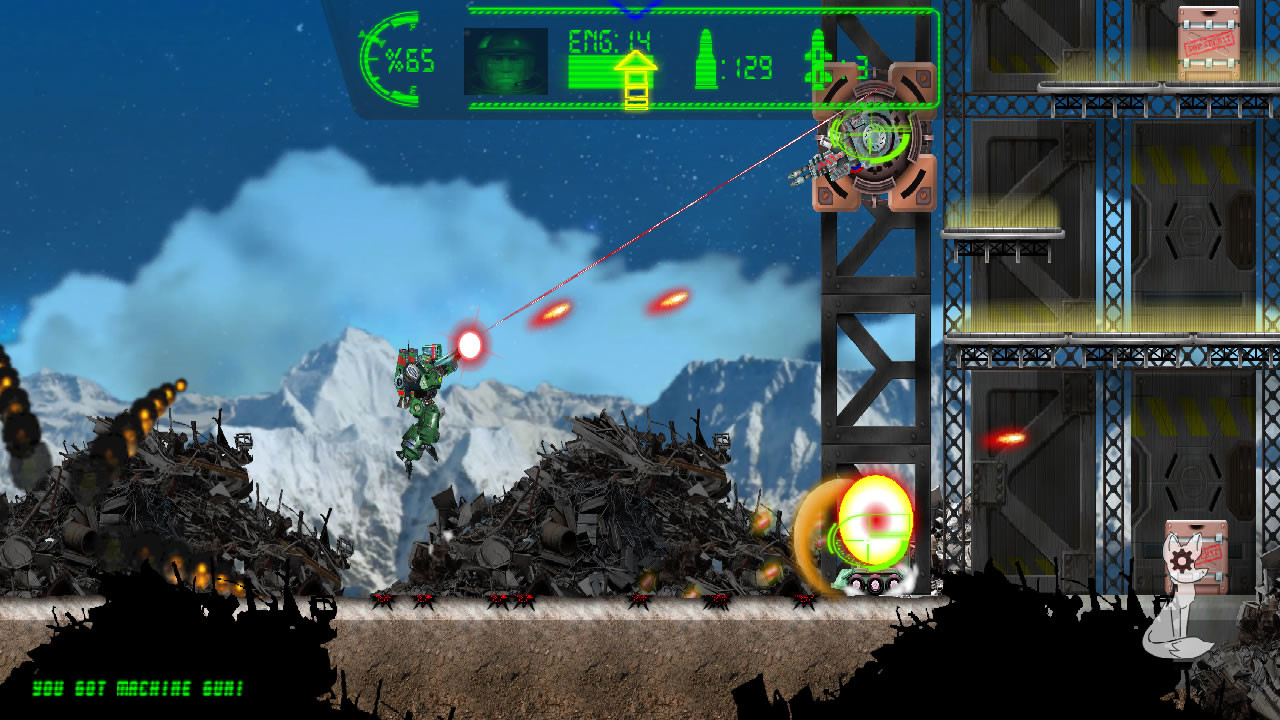This screenshot has width=1280, height=720.
Task: Open the dark vent slot atop the upper crate
Action: click(x=1208, y=12)
